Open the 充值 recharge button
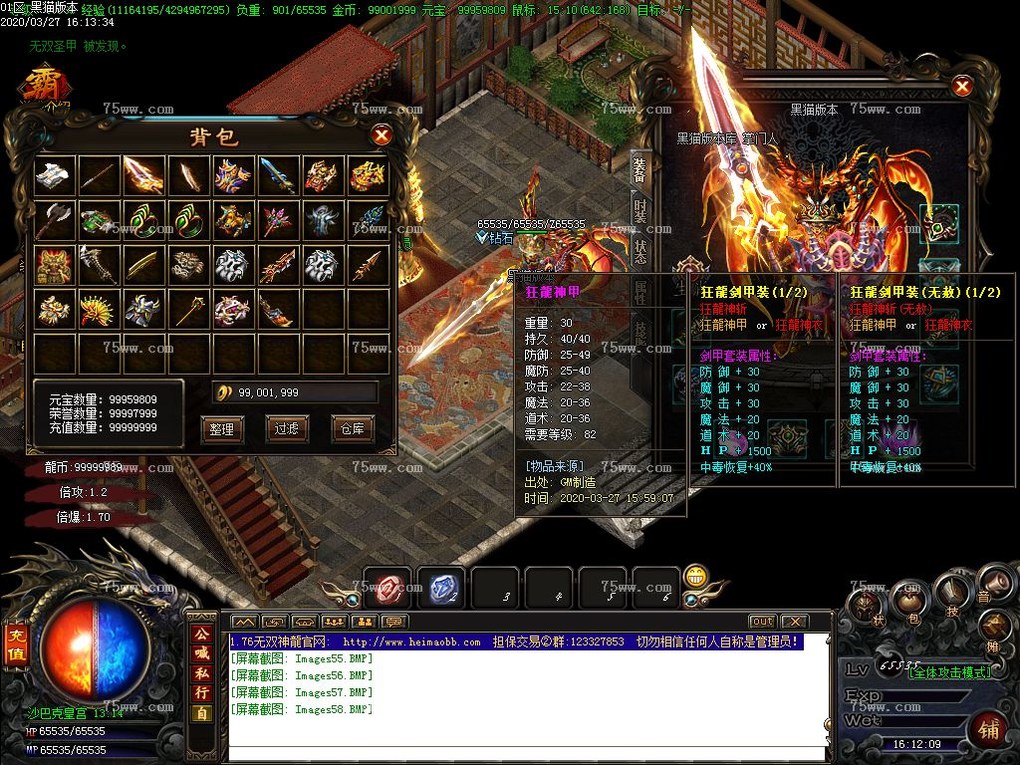The image size is (1020, 765). point(16,643)
